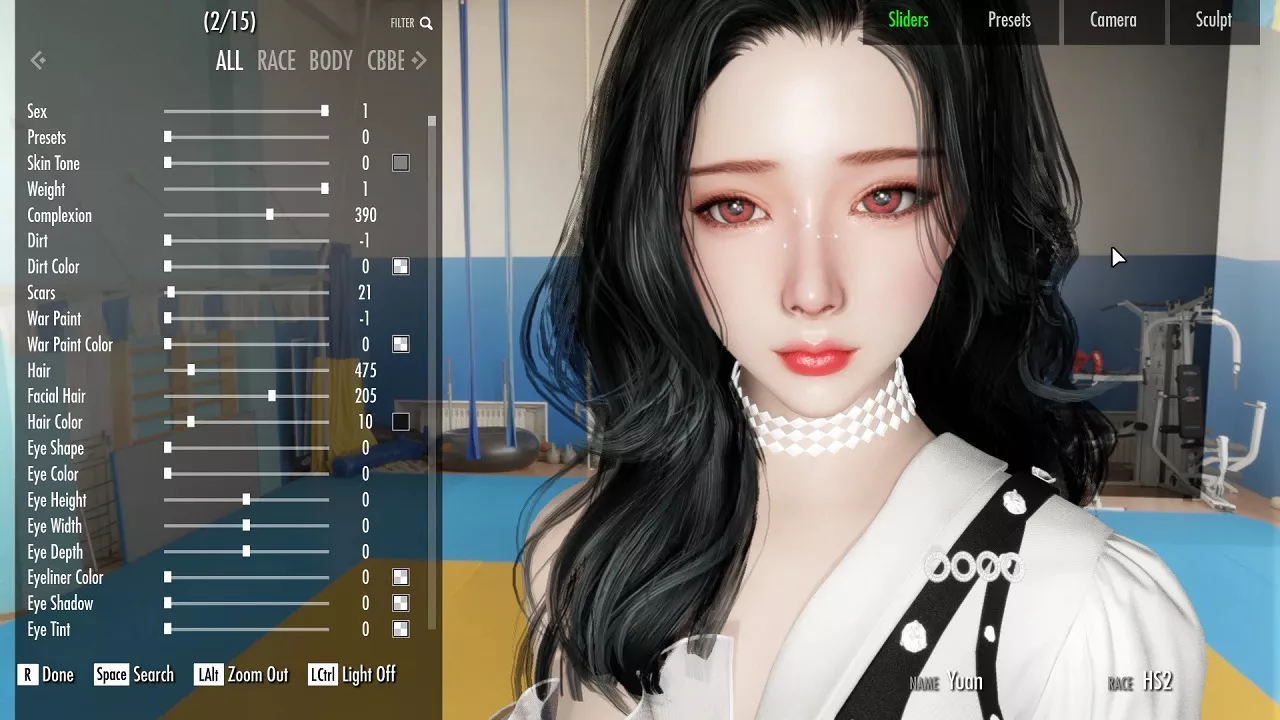Switch to the Camera tab
This screenshot has width=1280, height=720.
(x=1113, y=20)
